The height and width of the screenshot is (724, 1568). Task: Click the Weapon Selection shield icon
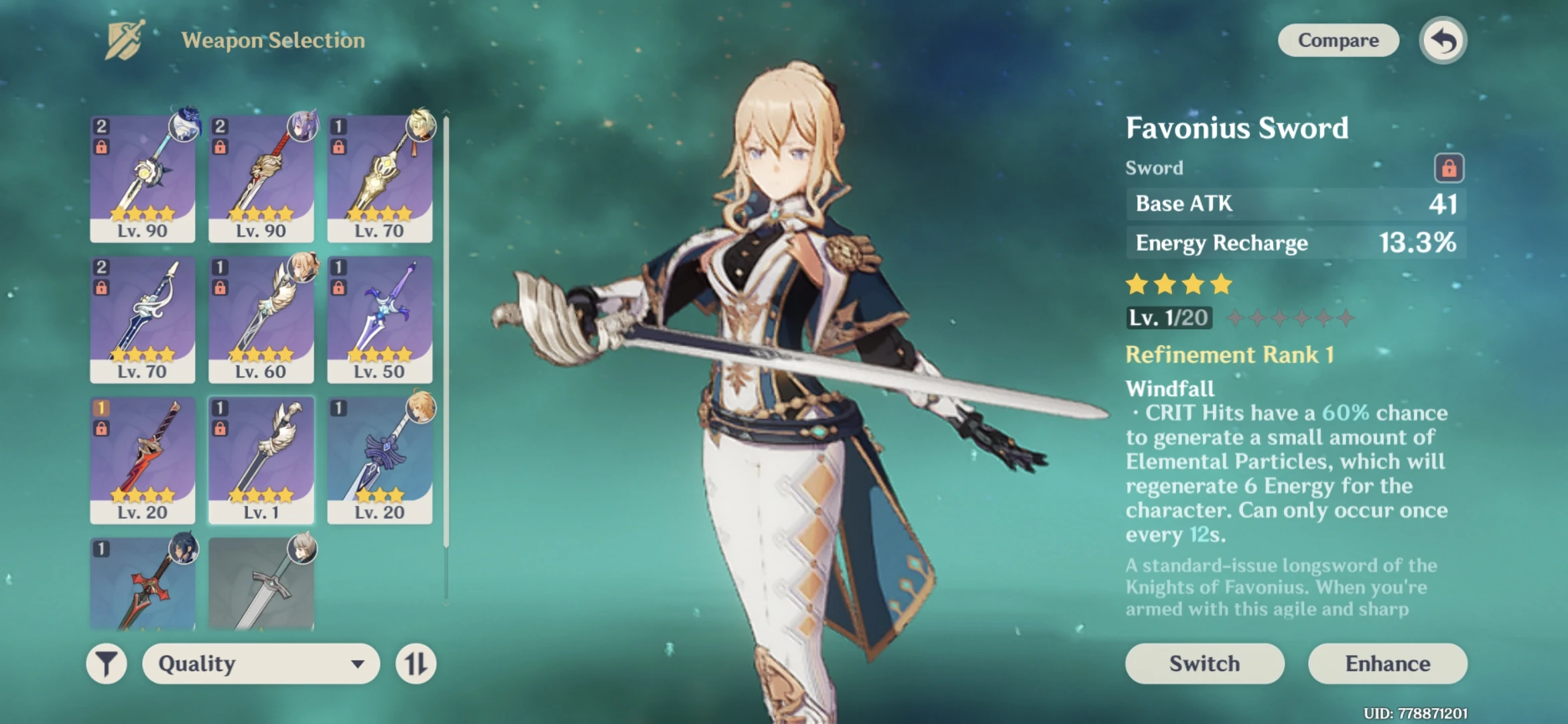[x=125, y=39]
